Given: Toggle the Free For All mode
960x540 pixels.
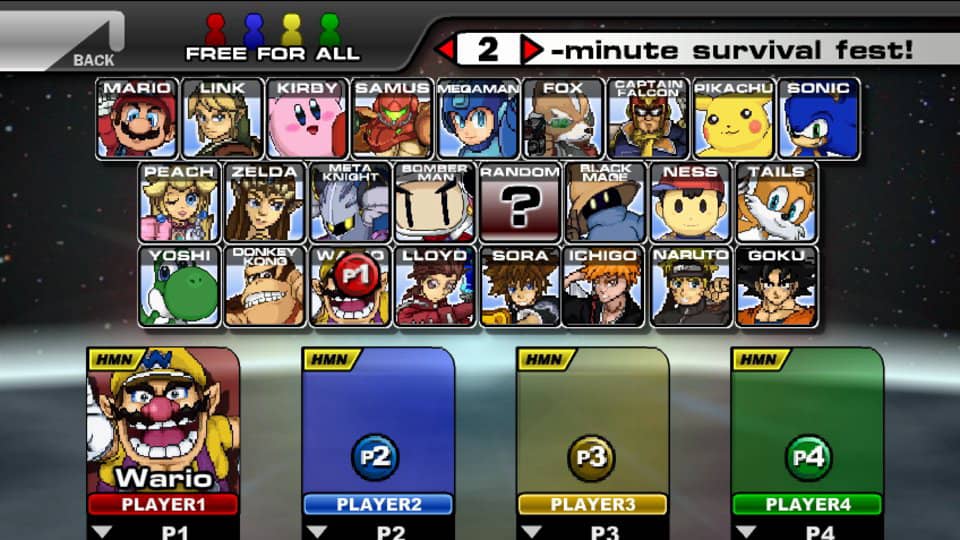Looking at the screenshot, I should tap(272, 38).
